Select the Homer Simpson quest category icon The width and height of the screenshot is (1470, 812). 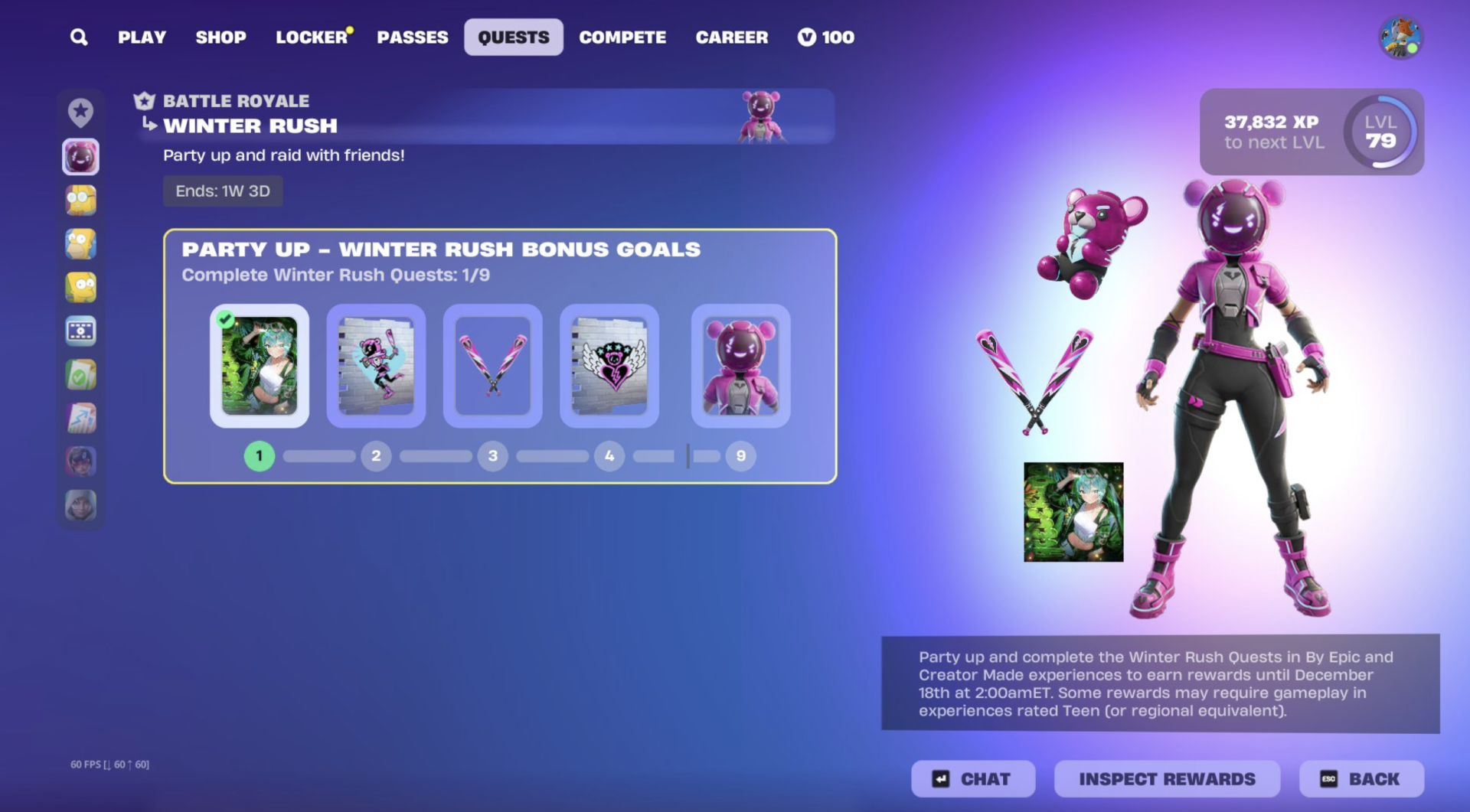(x=80, y=243)
